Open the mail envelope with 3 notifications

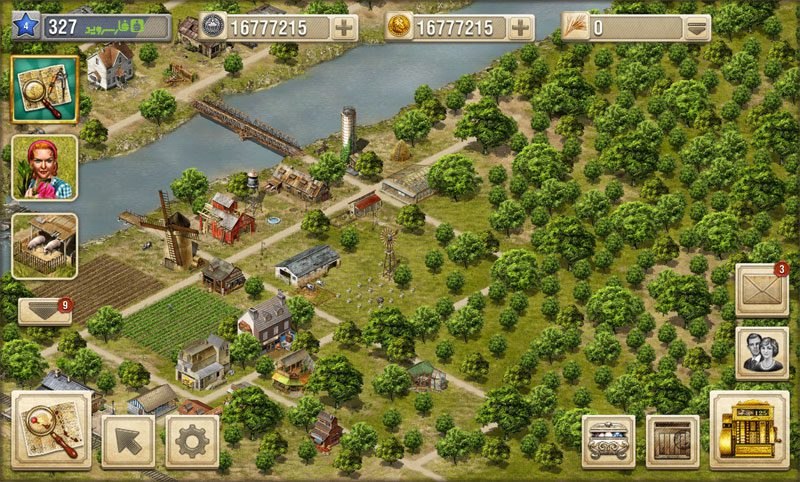pyautogui.click(x=761, y=291)
